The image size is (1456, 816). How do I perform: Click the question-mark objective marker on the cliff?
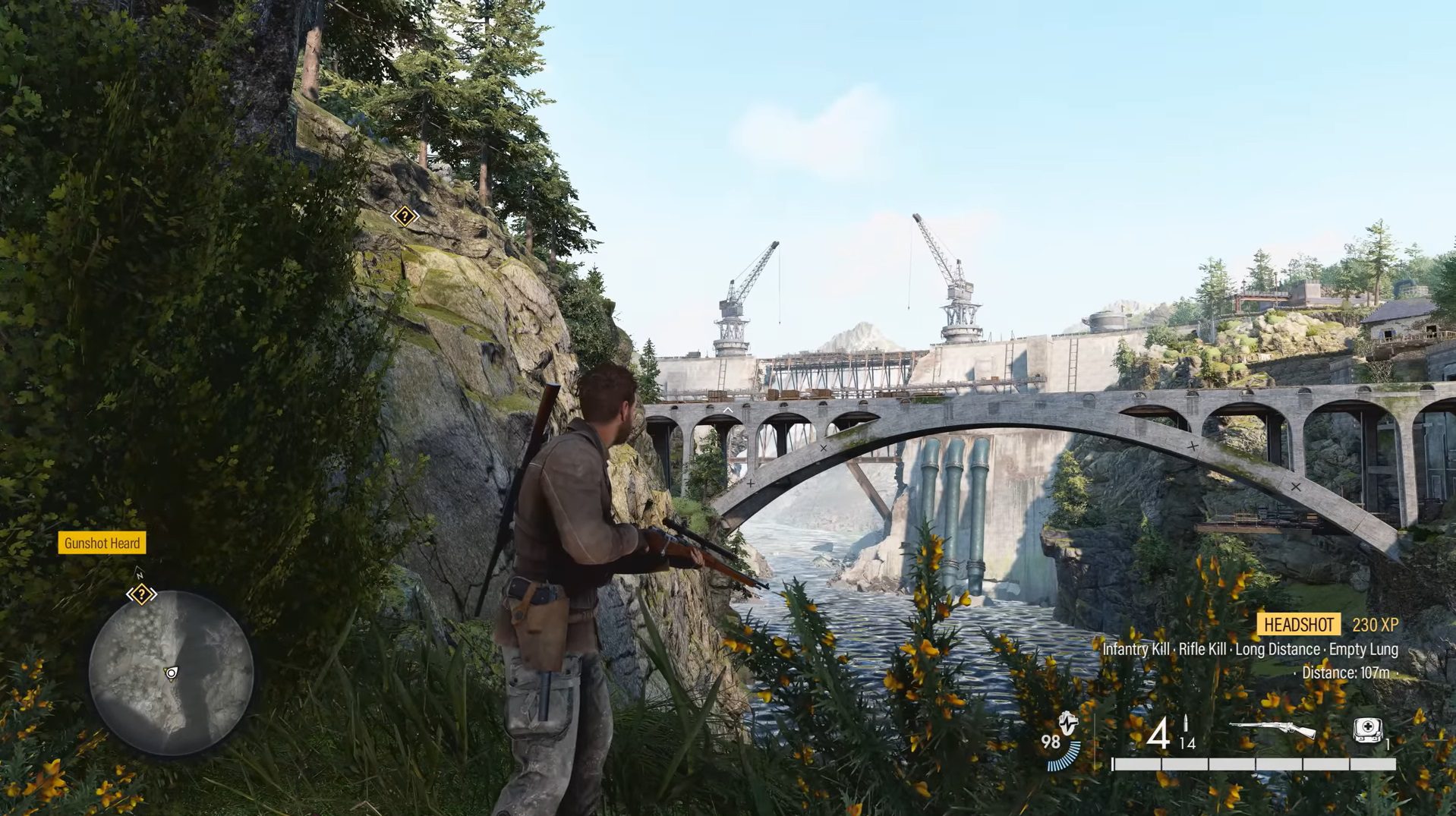pyautogui.click(x=405, y=217)
